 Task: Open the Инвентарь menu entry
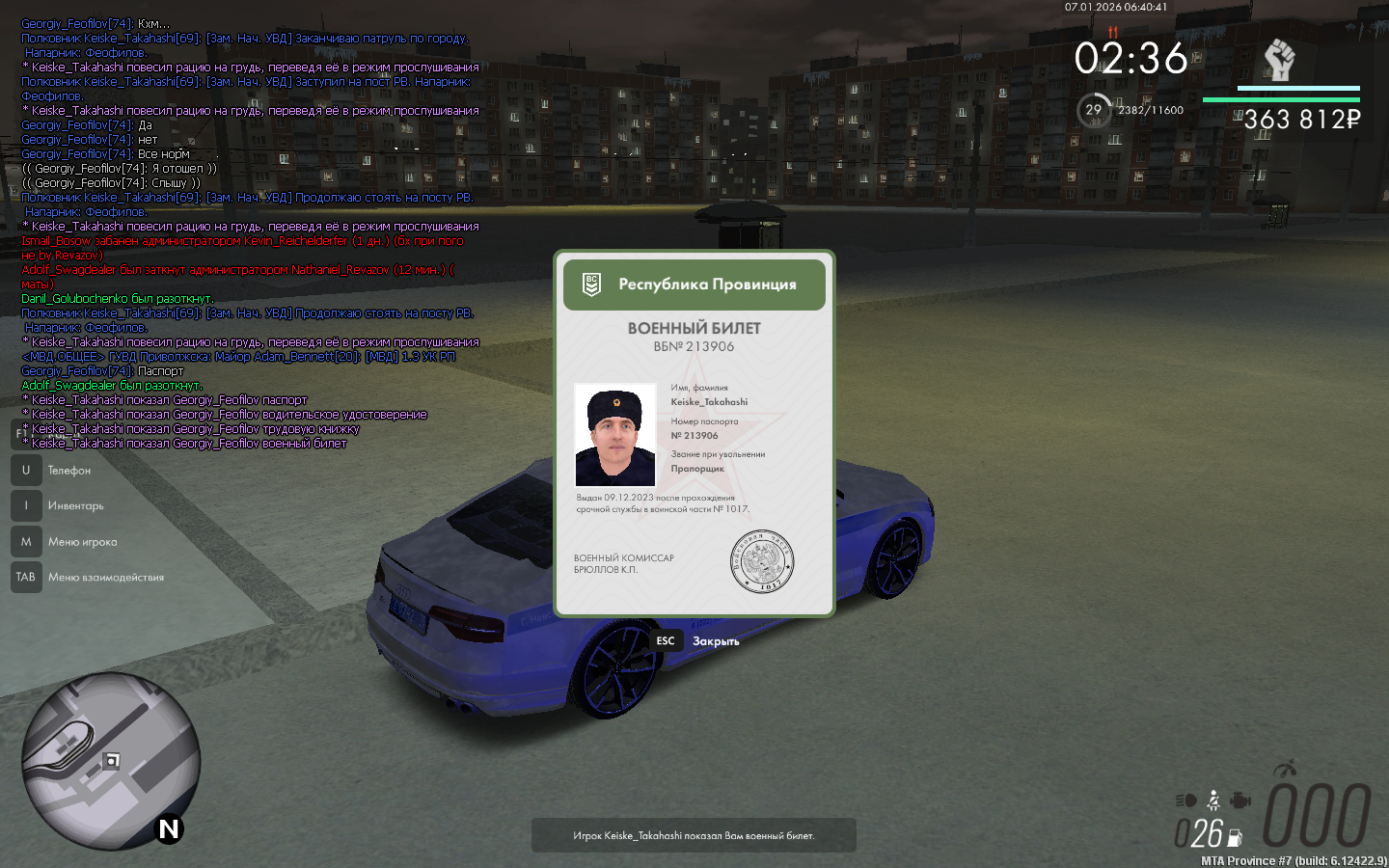75,506
